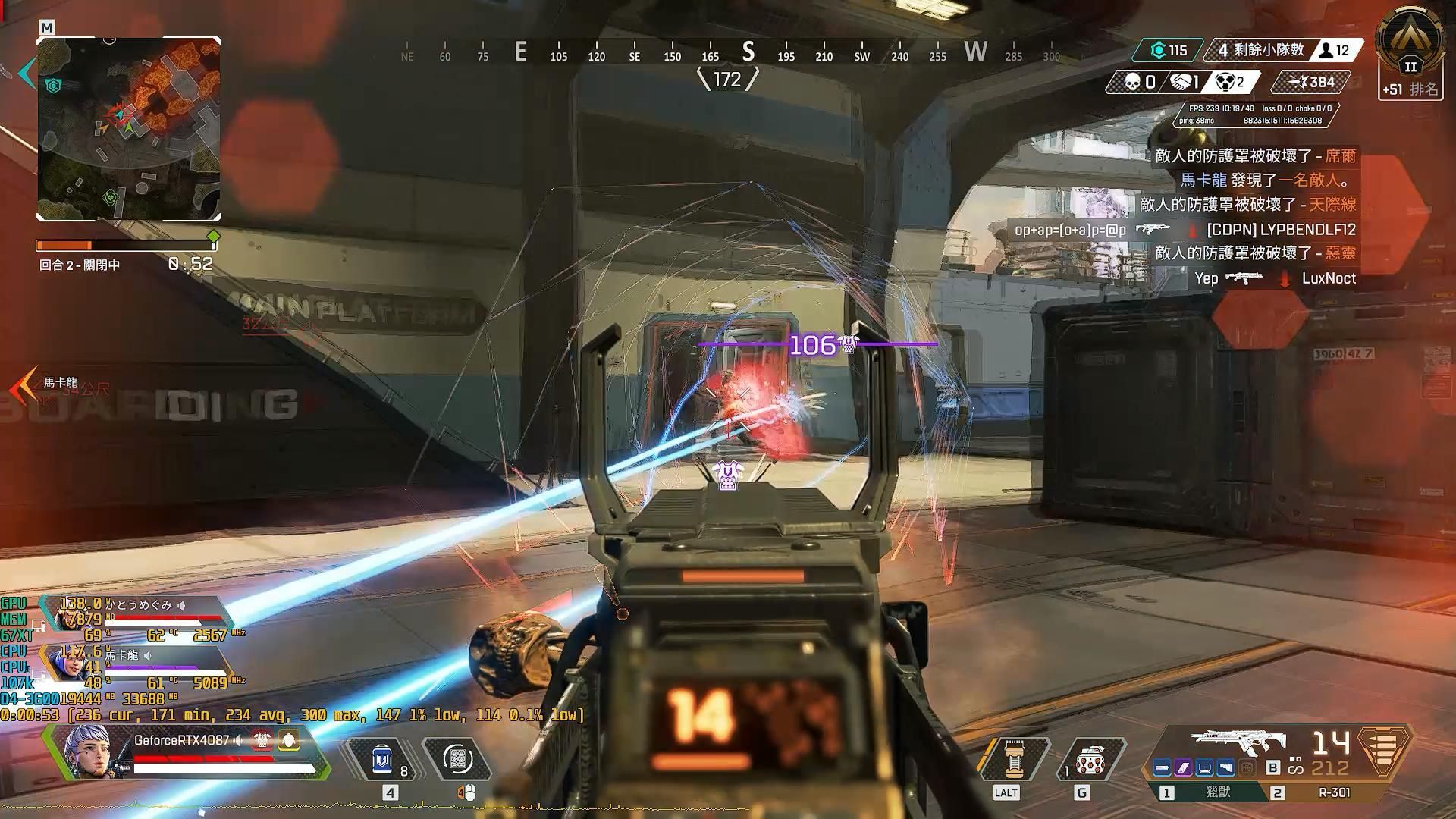Click the barrel attachment icon on the R-301

1161,766
